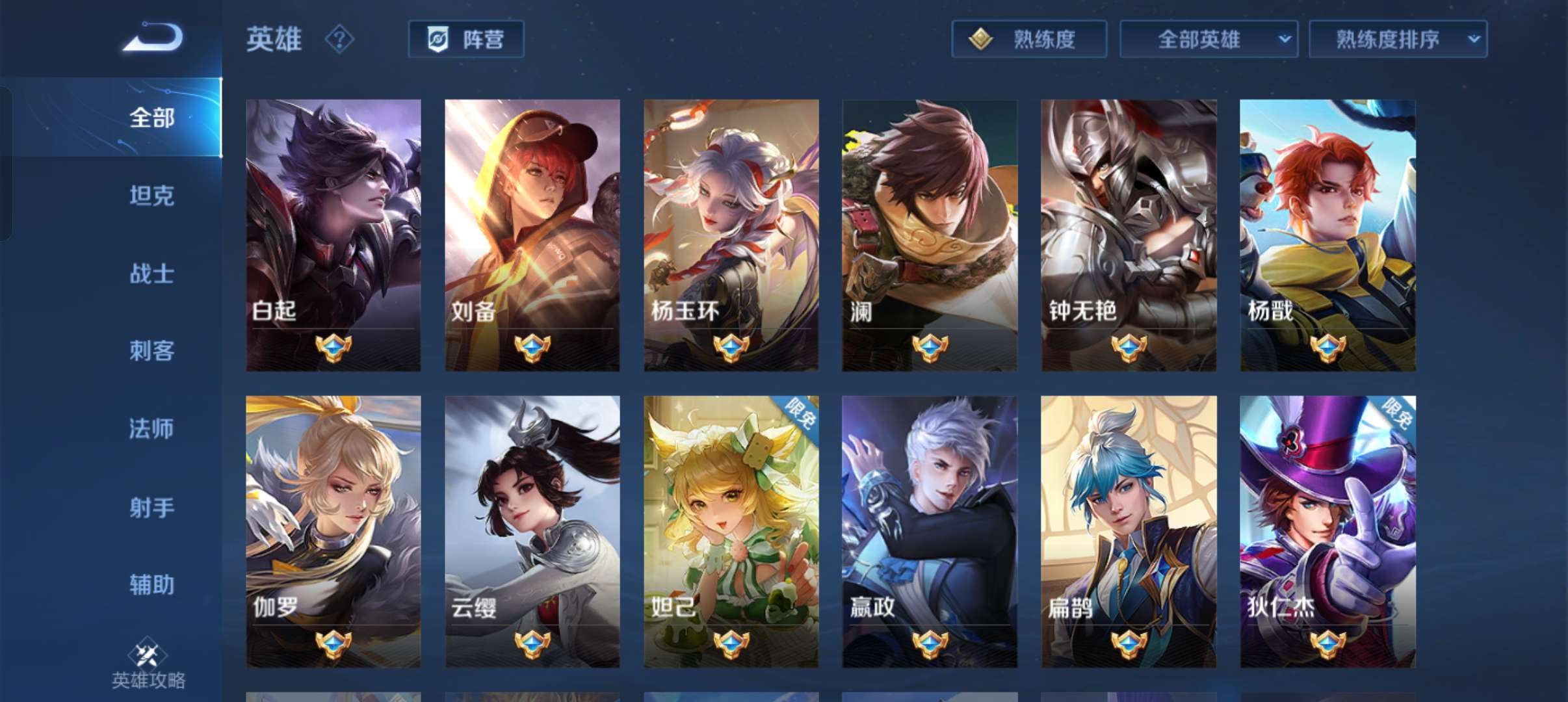Click the 熟练度 filter button
The height and width of the screenshot is (702, 1568).
click(1029, 39)
